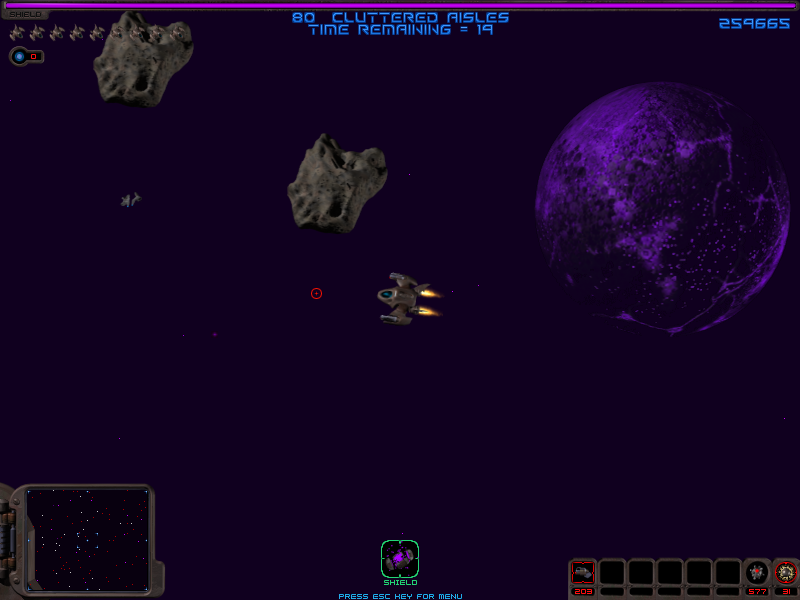Click the green Shield power-up indicator

pos(400,558)
